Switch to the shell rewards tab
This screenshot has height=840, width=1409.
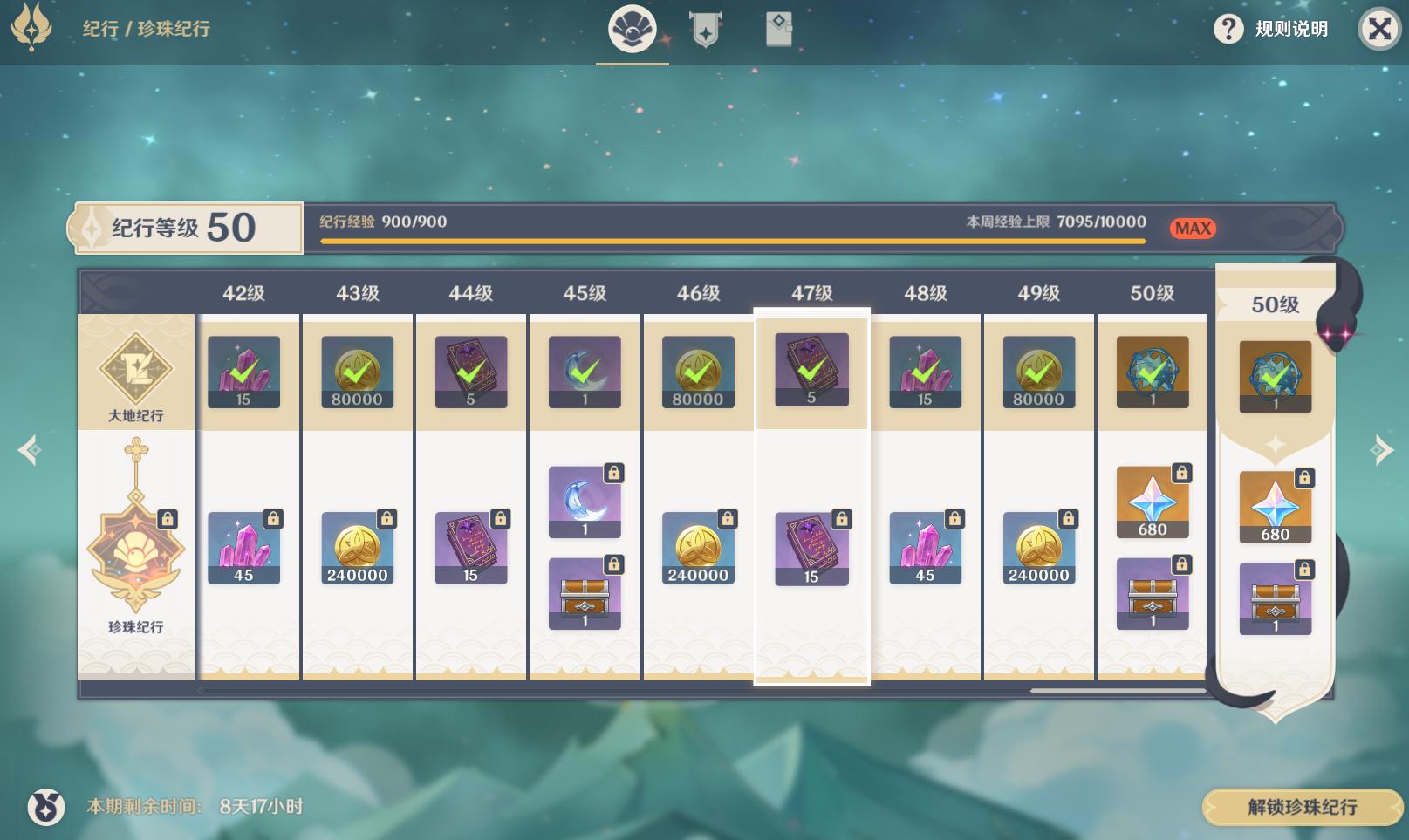632,31
